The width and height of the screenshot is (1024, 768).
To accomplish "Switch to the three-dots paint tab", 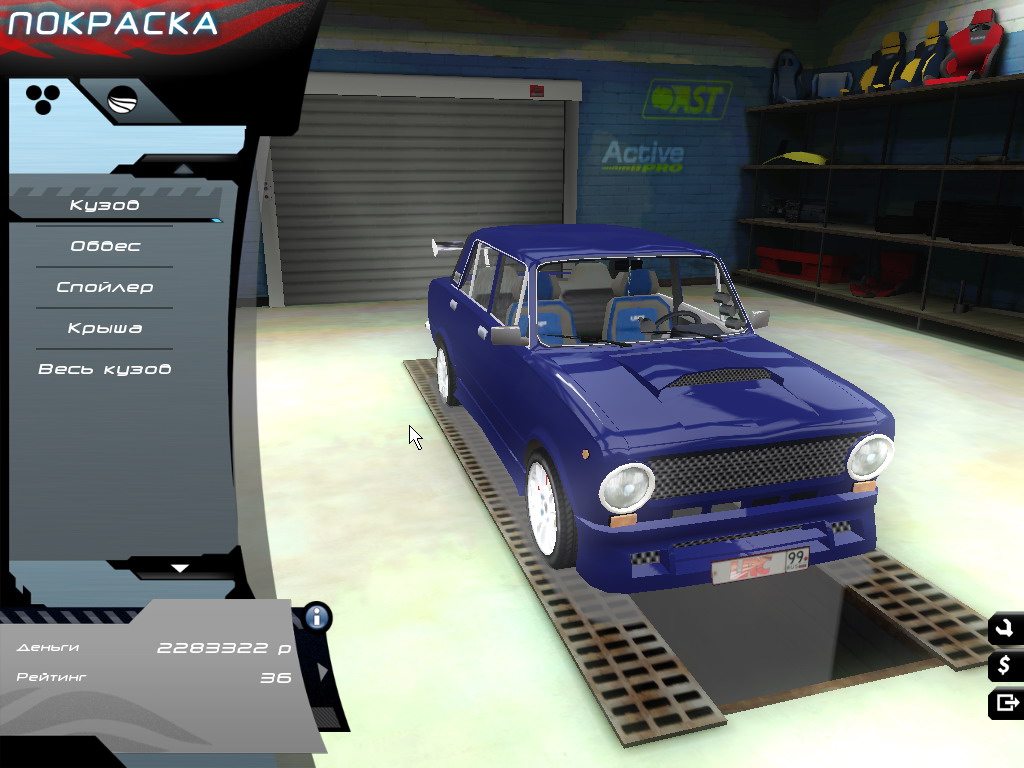I will pos(43,98).
